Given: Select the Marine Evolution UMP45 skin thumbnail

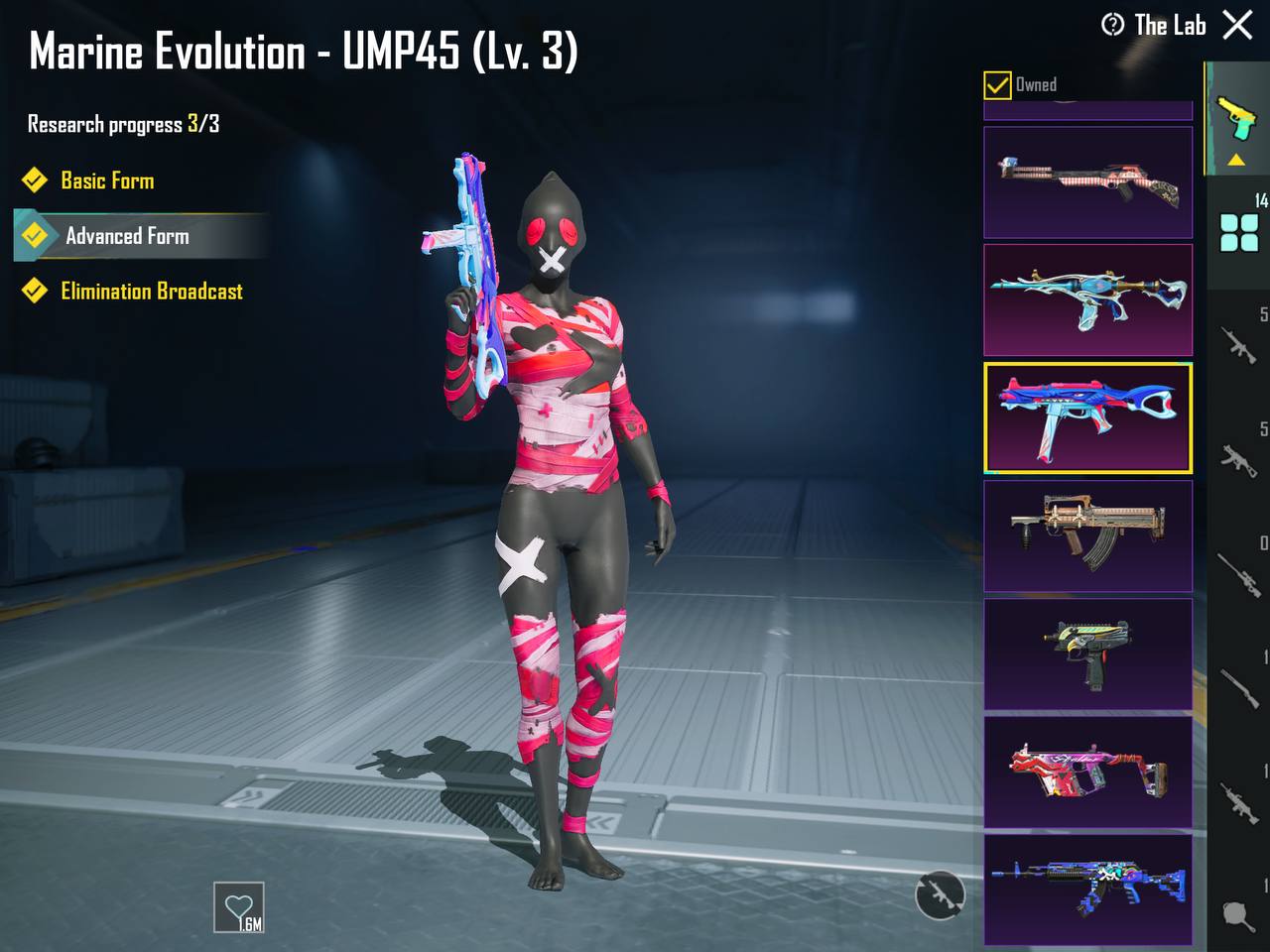Looking at the screenshot, I should pyautogui.click(x=1087, y=417).
